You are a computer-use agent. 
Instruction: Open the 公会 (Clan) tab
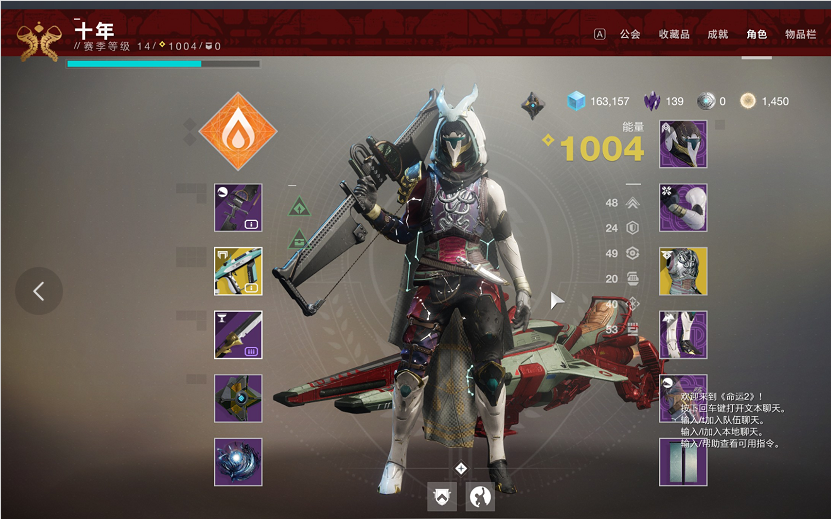[630, 33]
